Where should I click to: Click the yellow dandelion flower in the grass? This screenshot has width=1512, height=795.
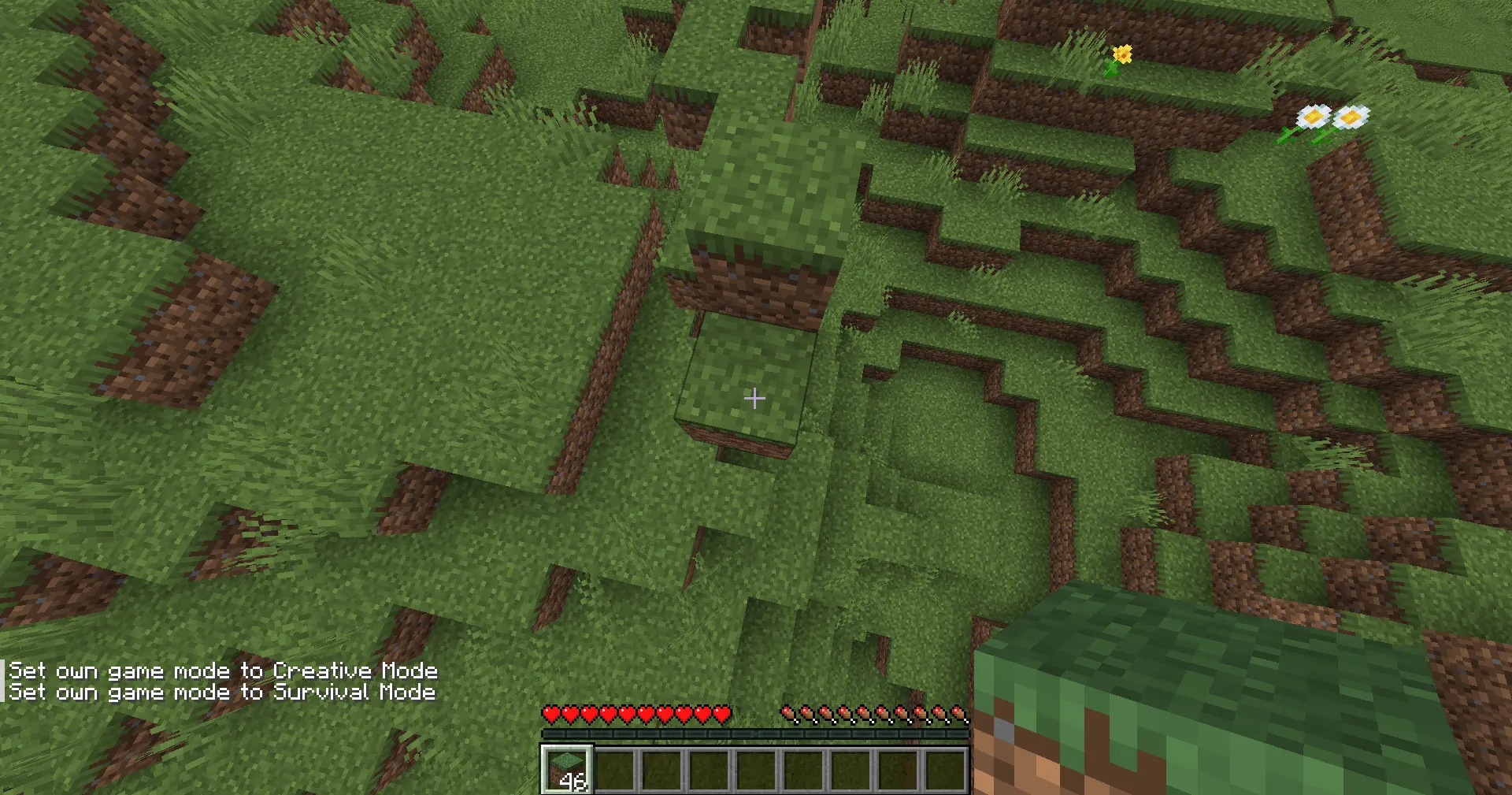coord(1121,54)
